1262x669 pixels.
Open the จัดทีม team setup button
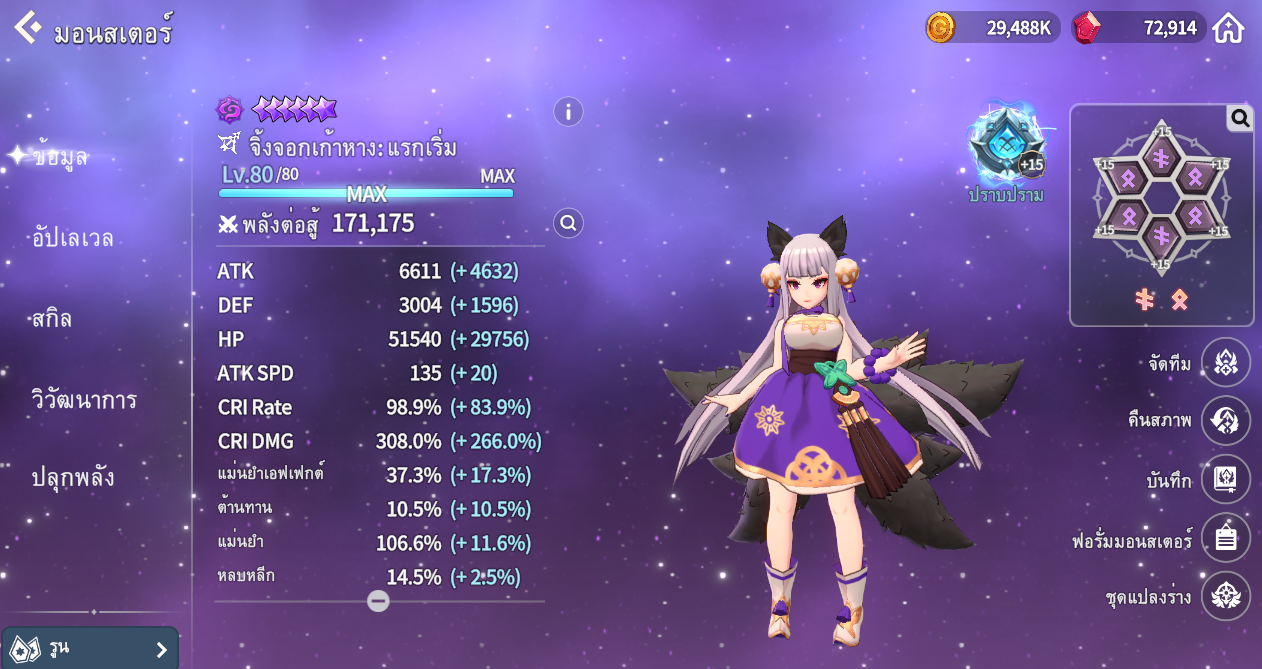click(x=1225, y=362)
